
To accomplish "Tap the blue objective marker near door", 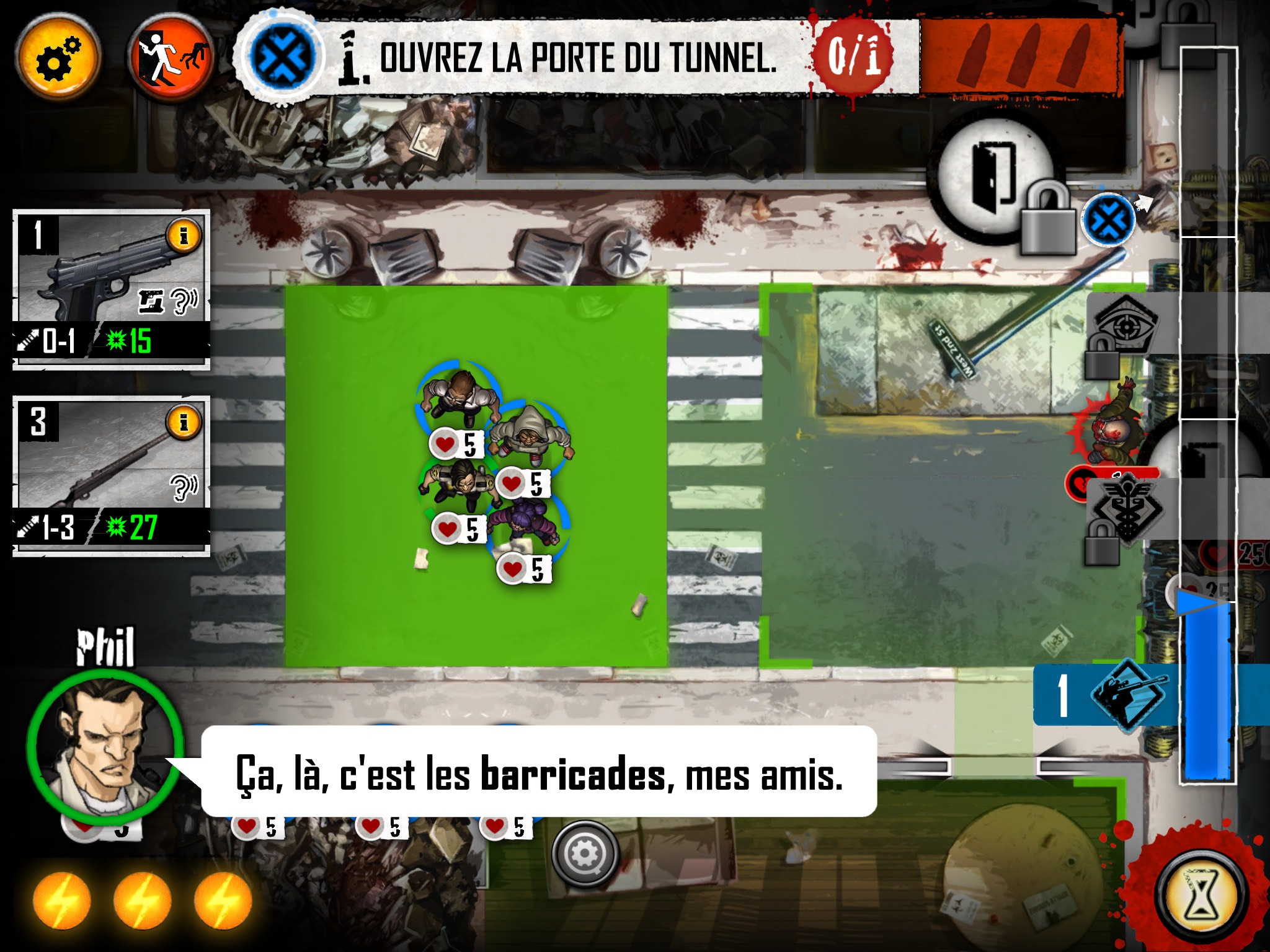I will [x=1108, y=220].
